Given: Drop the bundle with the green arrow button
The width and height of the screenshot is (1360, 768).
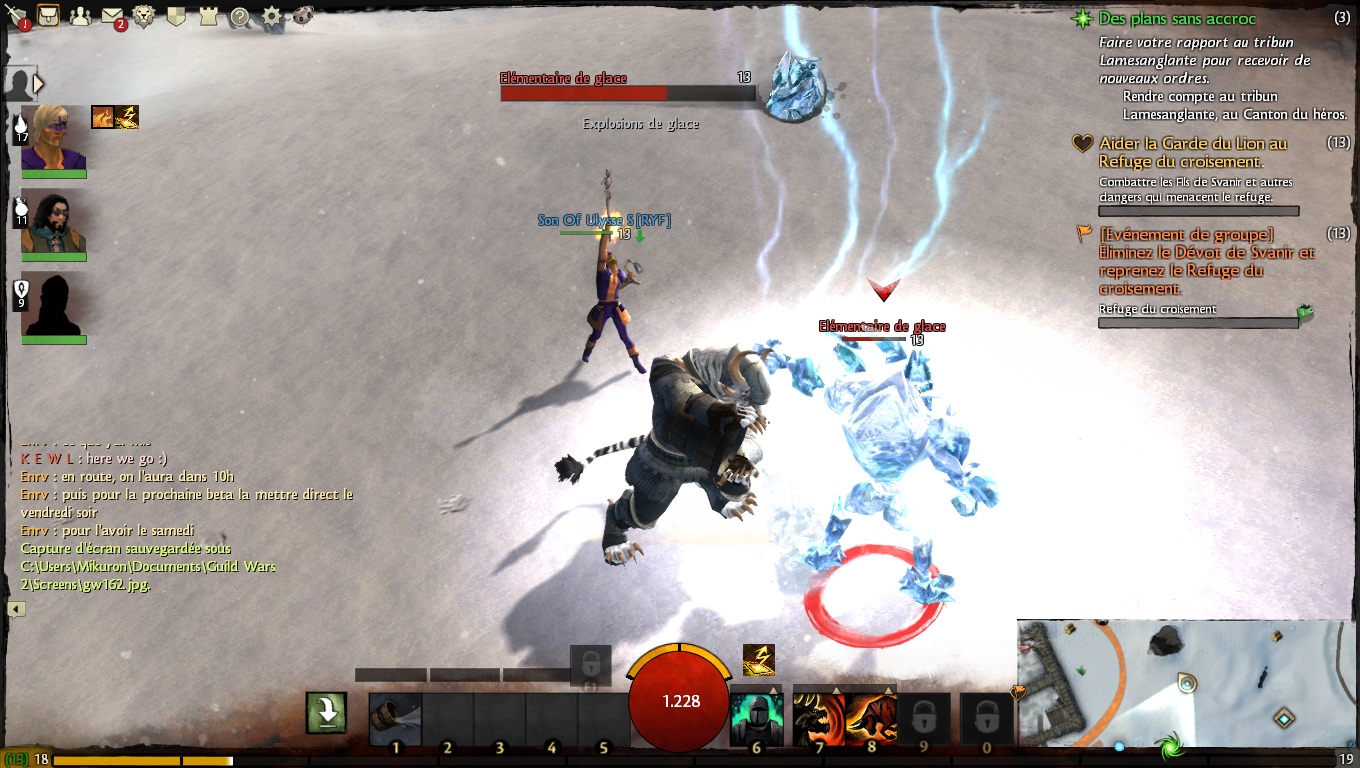Looking at the screenshot, I should (327, 712).
